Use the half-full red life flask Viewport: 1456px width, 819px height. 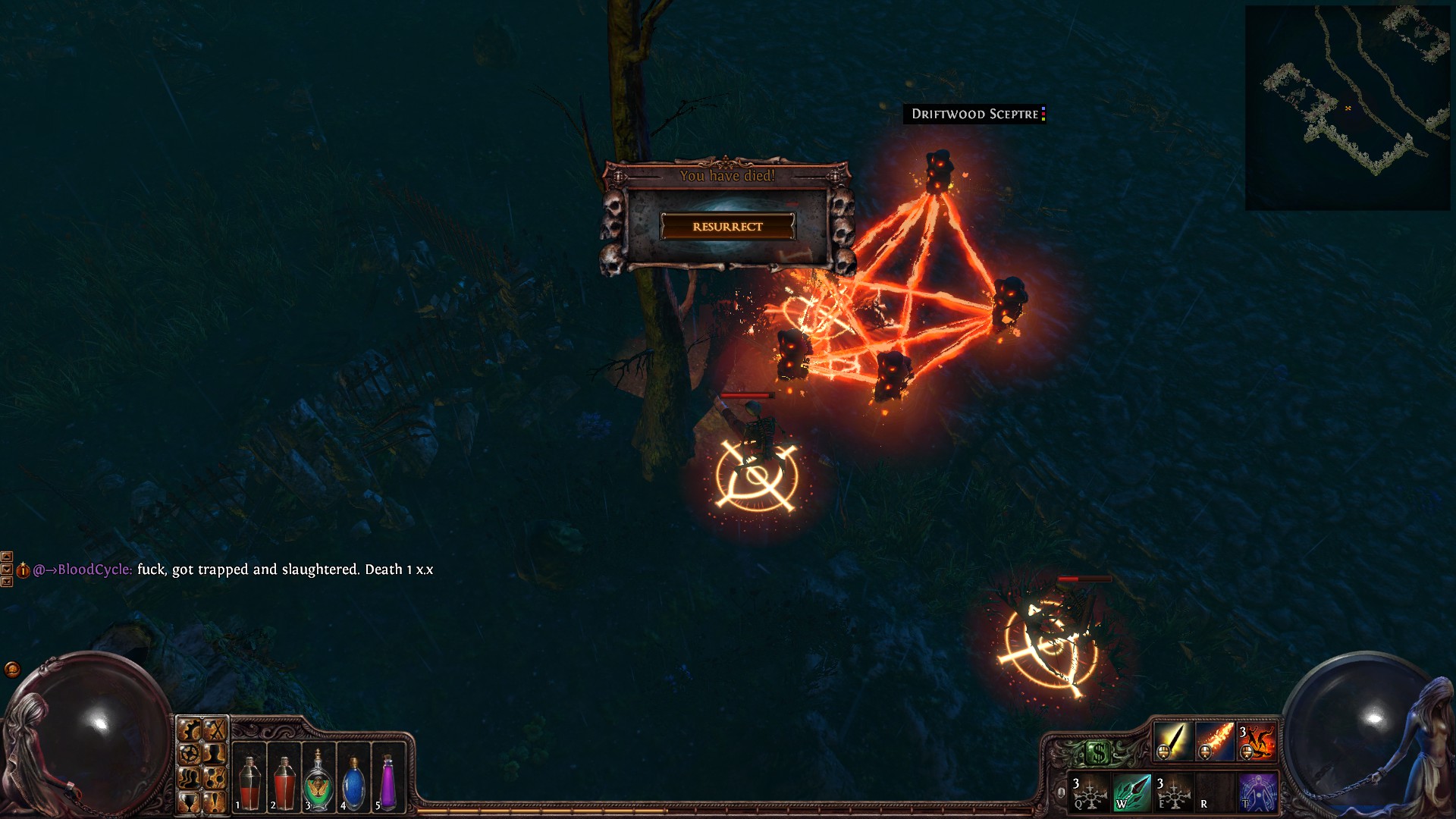249,781
